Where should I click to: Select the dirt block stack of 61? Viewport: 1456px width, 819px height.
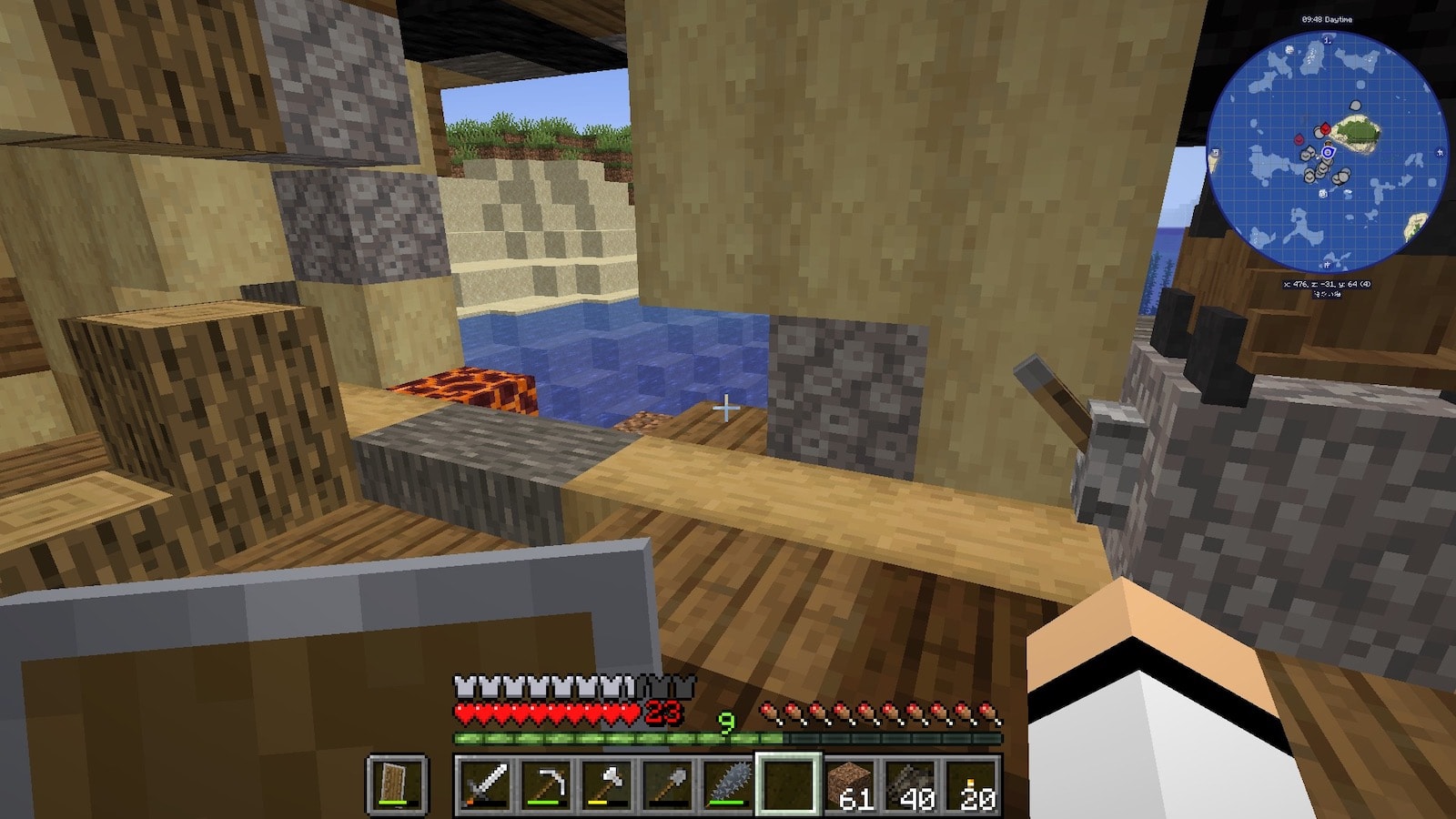pyautogui.click(x=850, y=784)
